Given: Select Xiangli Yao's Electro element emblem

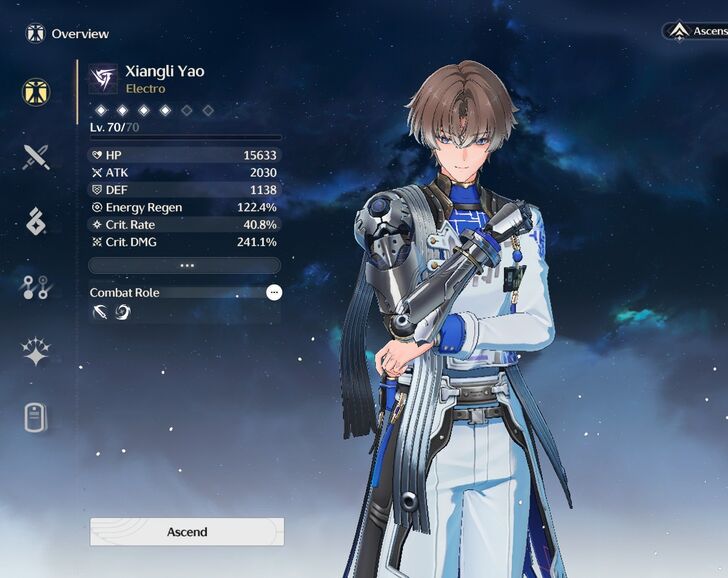Looking at the screenshot, I should click(103, 78).
